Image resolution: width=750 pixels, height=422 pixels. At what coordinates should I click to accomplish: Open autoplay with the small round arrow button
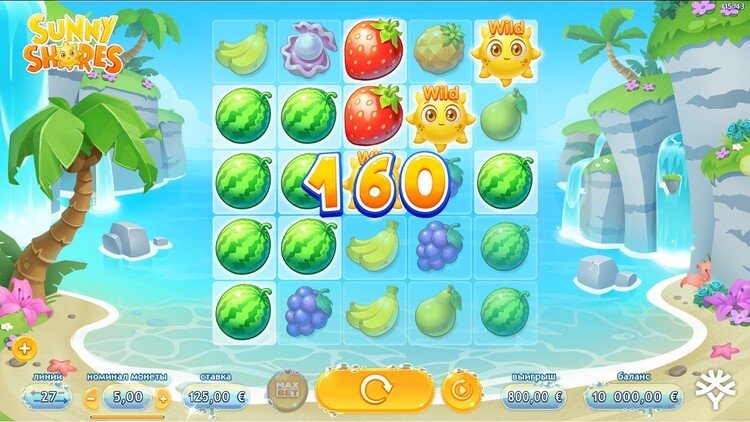tap(461, 388)
